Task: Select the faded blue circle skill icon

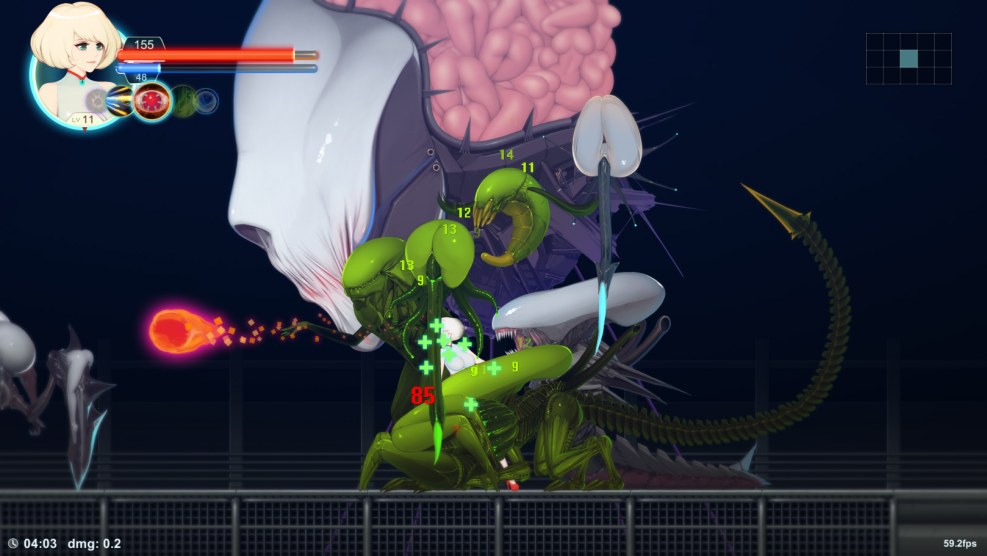Action: pos(206,100)
